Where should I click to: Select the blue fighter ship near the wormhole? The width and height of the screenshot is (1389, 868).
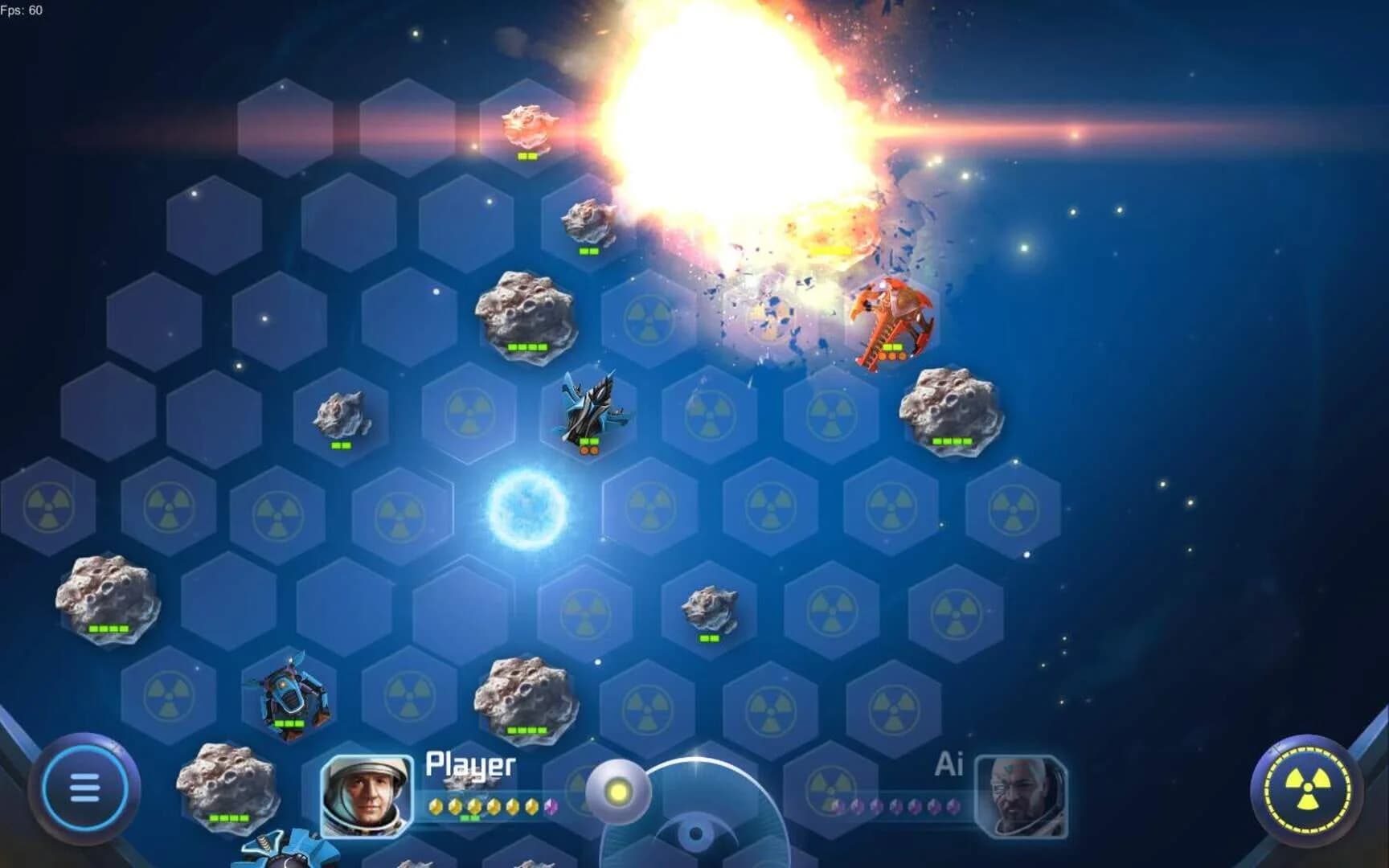click(x=591, y=410)
